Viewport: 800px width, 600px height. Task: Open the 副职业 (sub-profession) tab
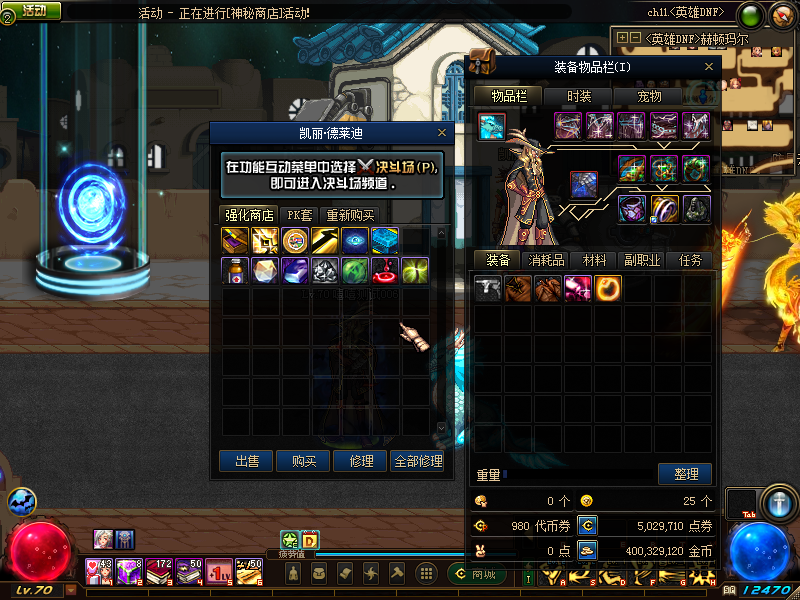pyautogui.click(x=642, y=260)
